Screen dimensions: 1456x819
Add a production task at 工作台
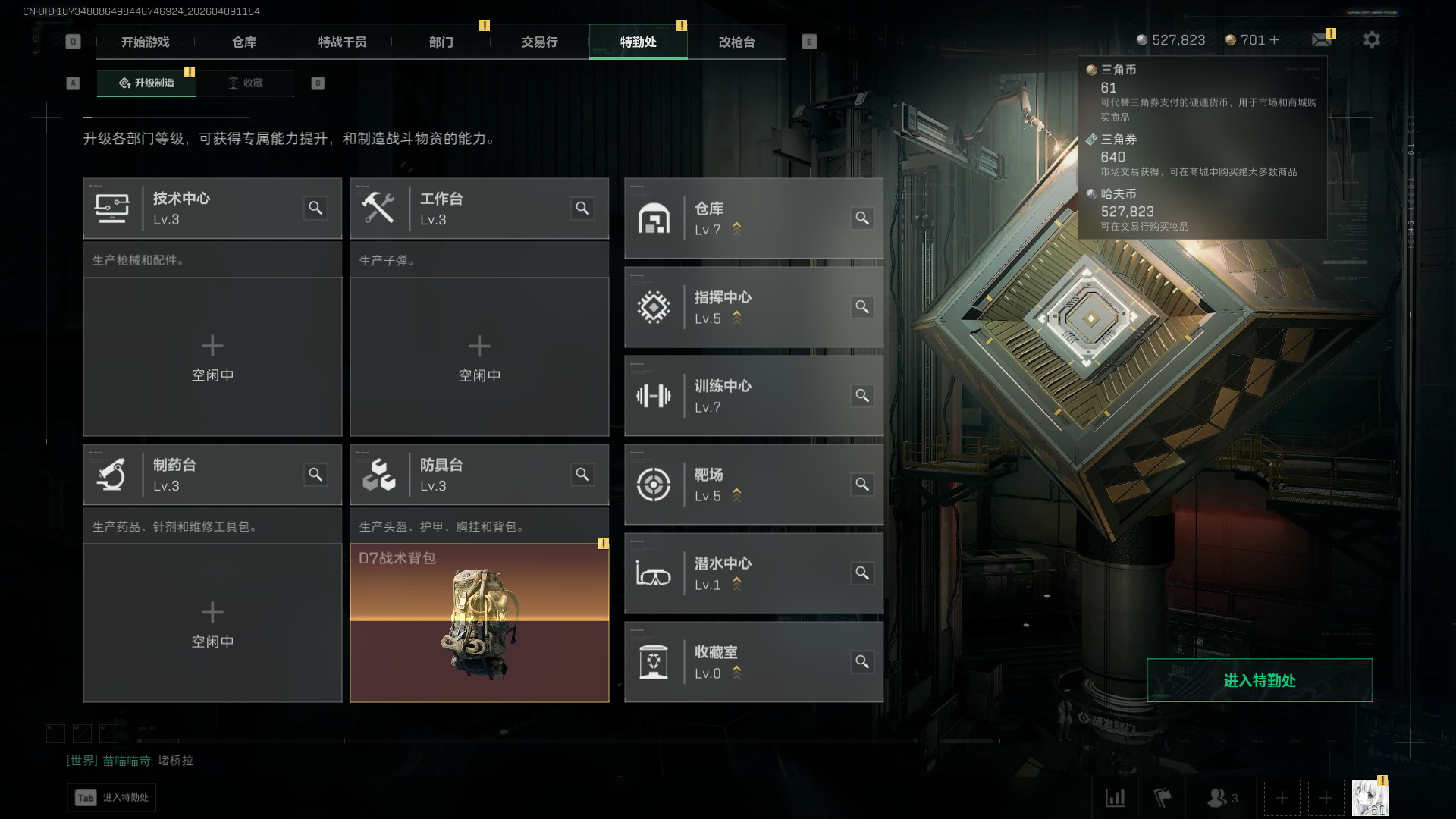479,356
